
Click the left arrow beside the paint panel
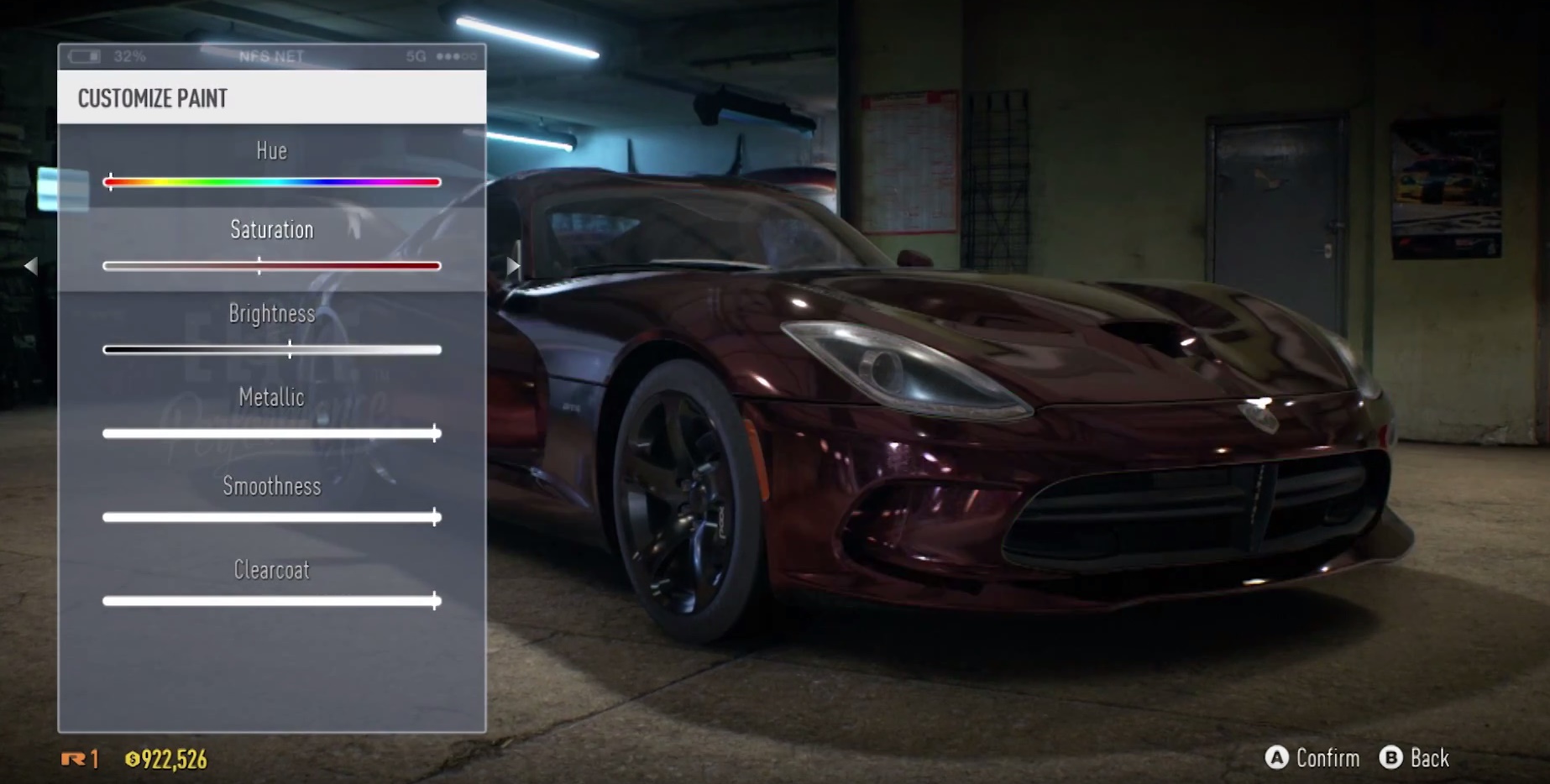point(31,266)
